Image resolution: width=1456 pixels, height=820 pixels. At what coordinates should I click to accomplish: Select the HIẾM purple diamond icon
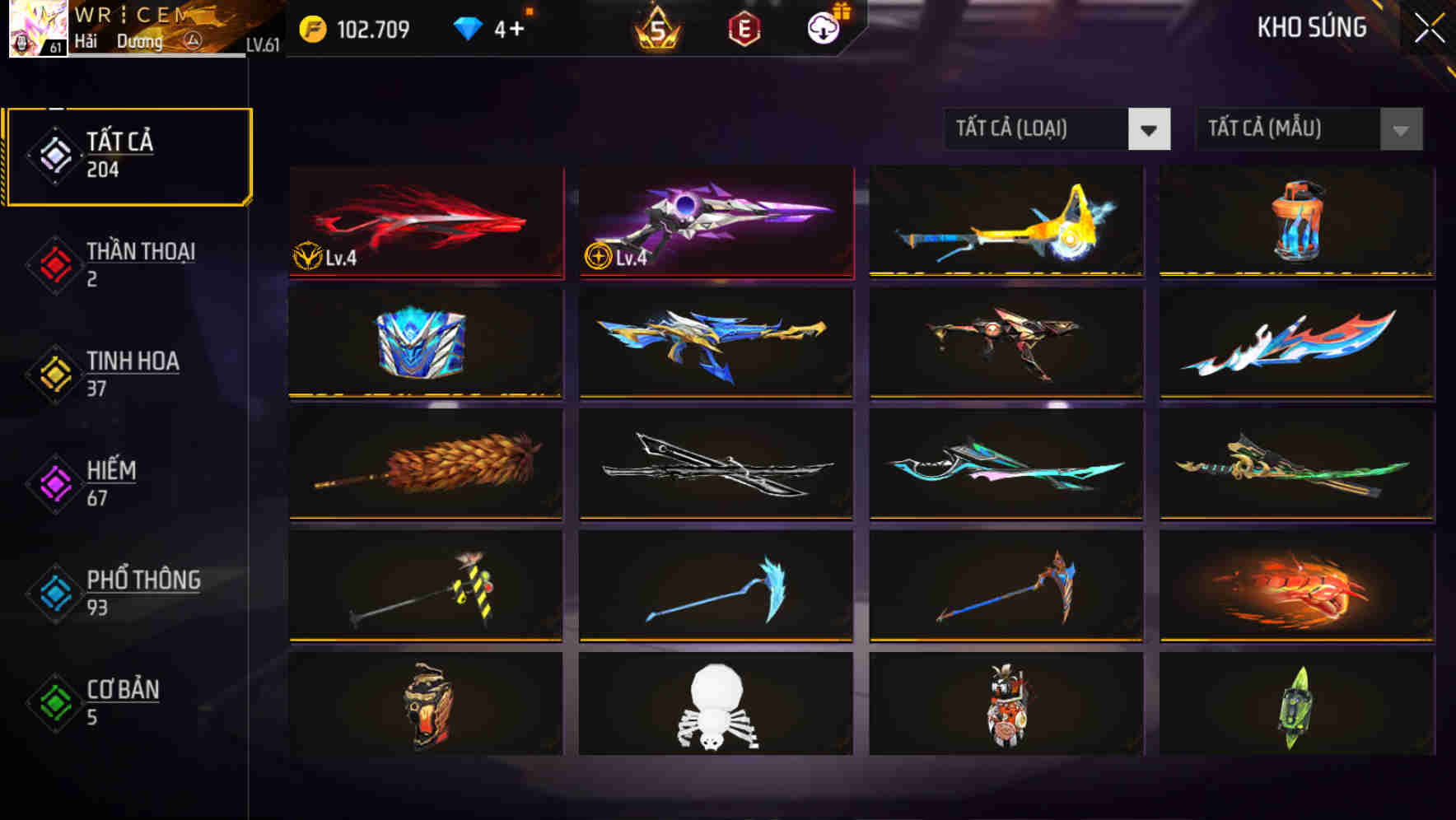pyautogui.click(x=54, y=482)
